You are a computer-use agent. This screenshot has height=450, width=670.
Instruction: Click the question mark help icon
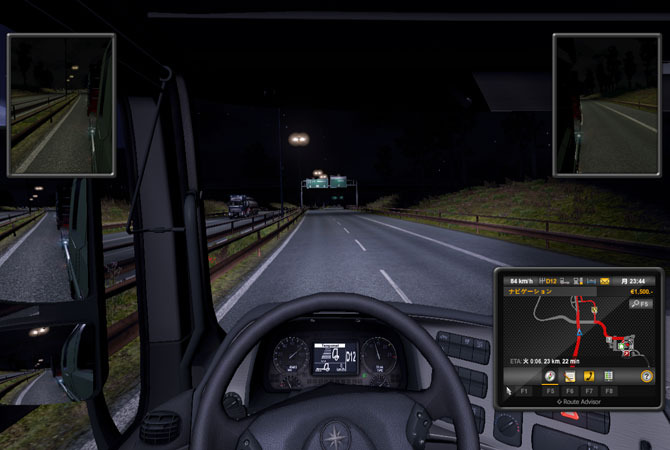(x=647, y=376)
